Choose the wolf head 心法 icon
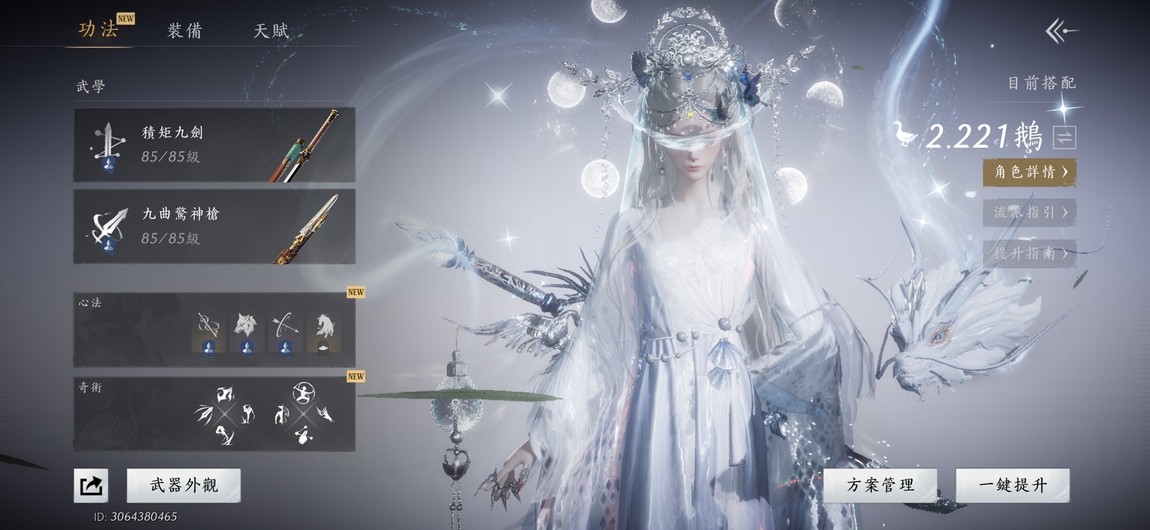Screen dimensions: 1150x530 (245, 326)
